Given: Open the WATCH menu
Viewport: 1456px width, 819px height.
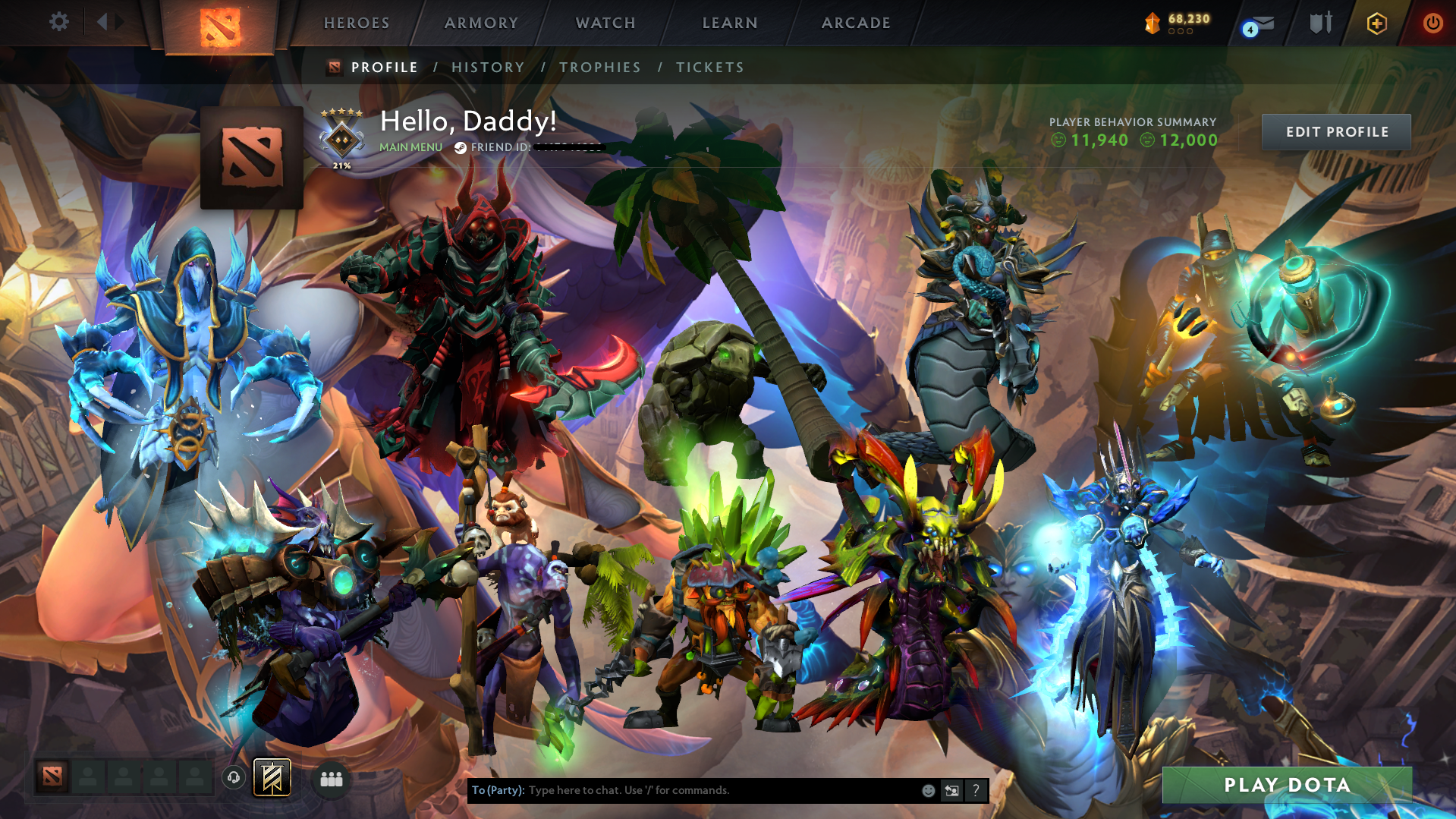Looking at the screenshot, I should click(605, 23).
